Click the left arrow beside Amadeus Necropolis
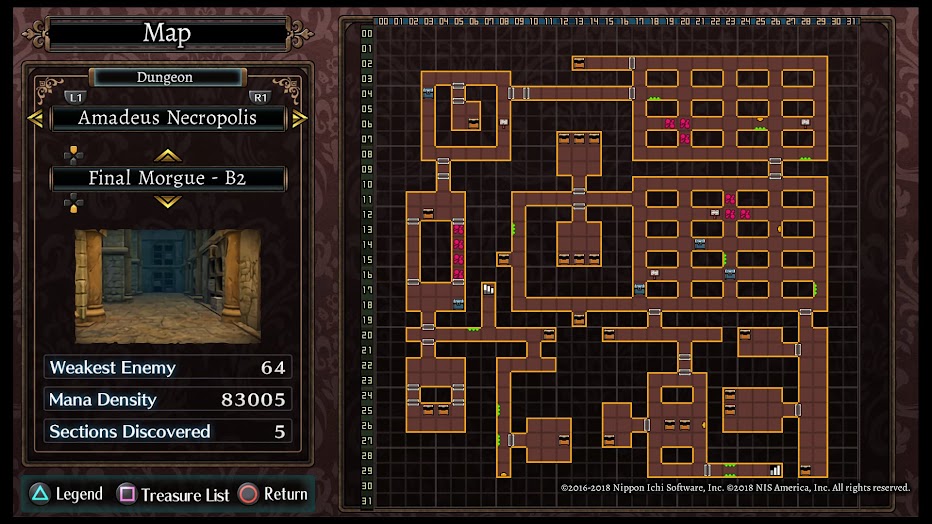The width and height of the screenshot is (932, 524). click(35, 118)
